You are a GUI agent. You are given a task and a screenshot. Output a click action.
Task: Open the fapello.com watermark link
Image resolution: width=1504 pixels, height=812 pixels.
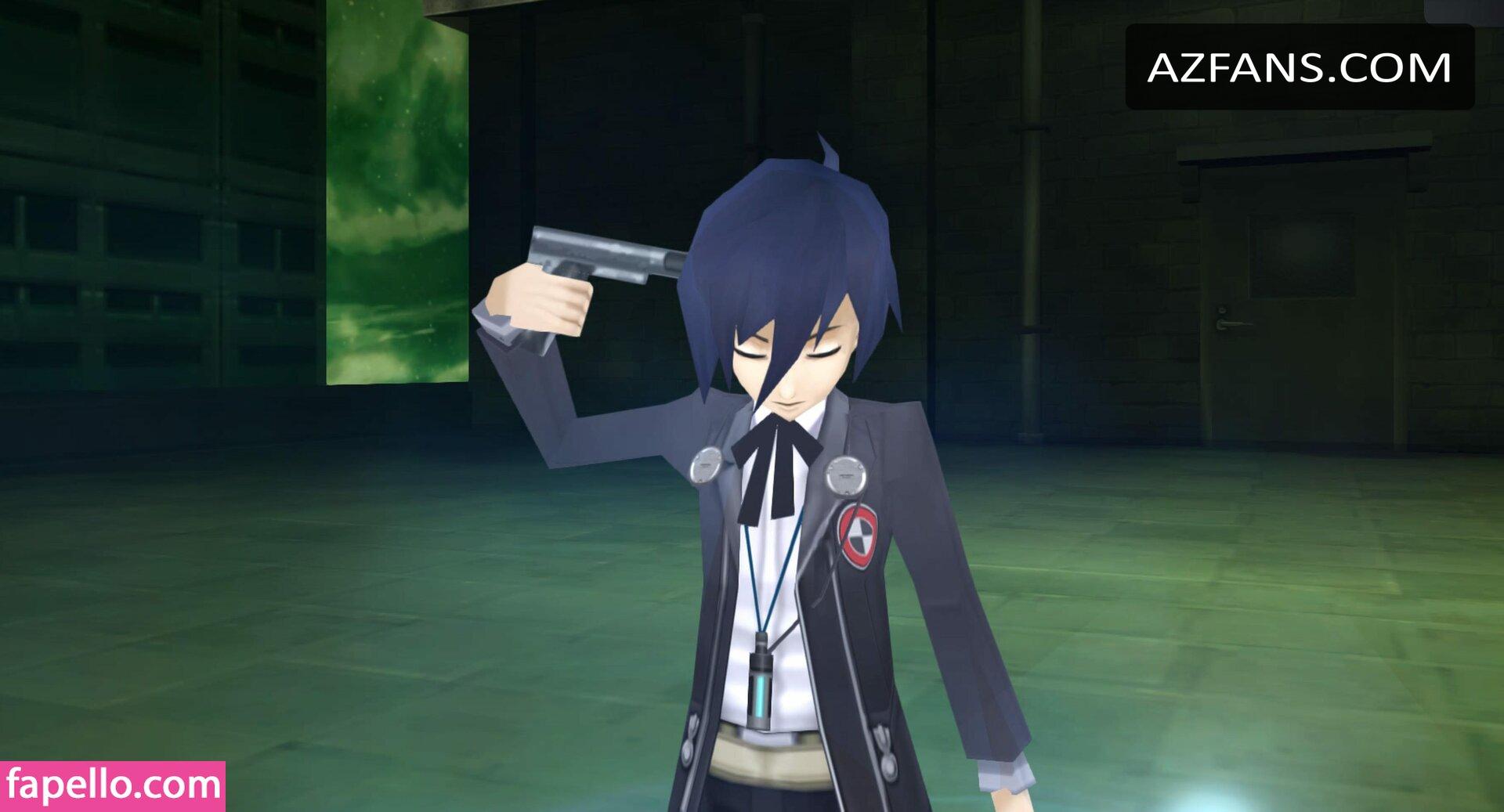[x=113, y=785]
